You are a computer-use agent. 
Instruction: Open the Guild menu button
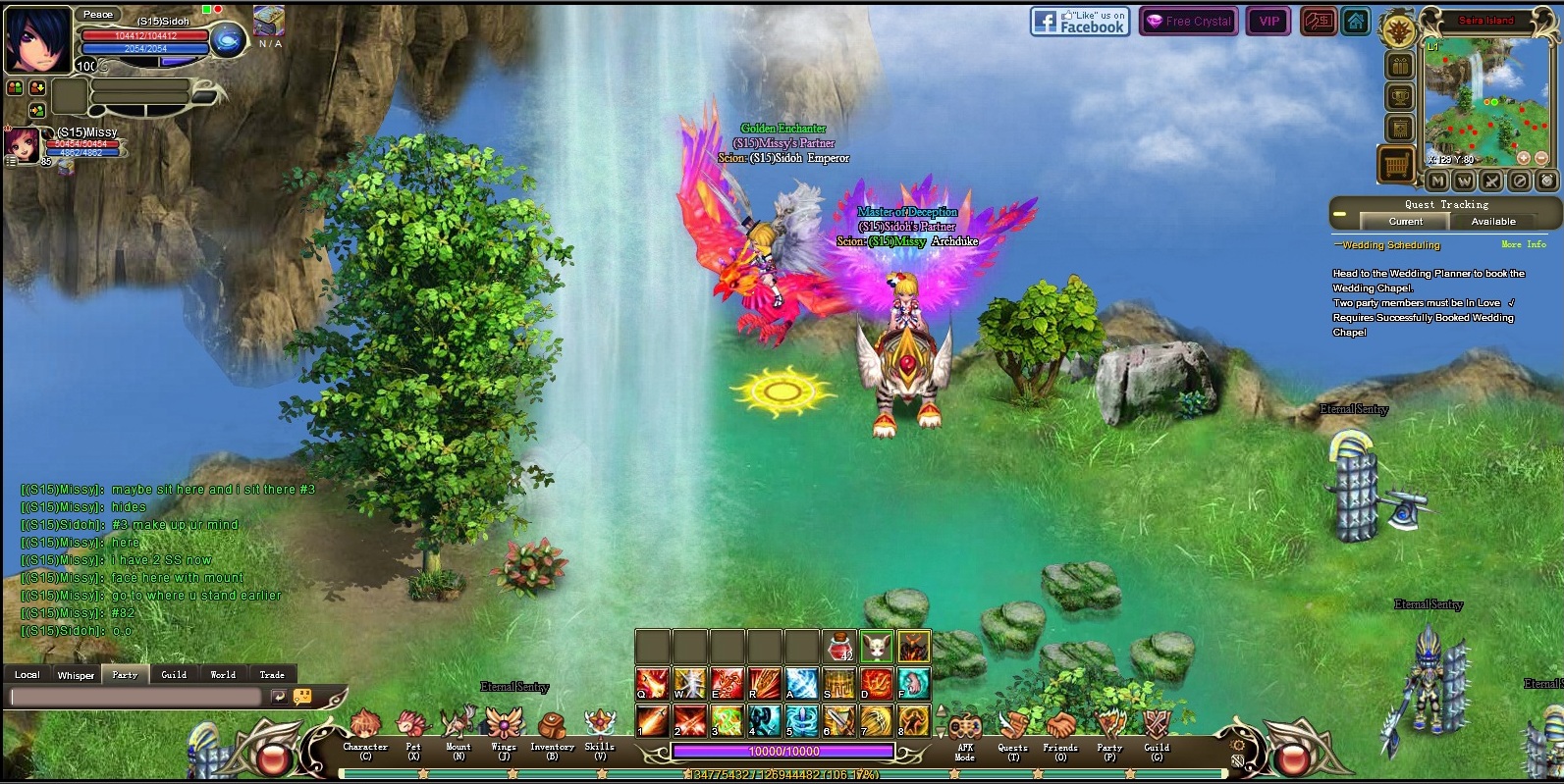[1157, 732]
